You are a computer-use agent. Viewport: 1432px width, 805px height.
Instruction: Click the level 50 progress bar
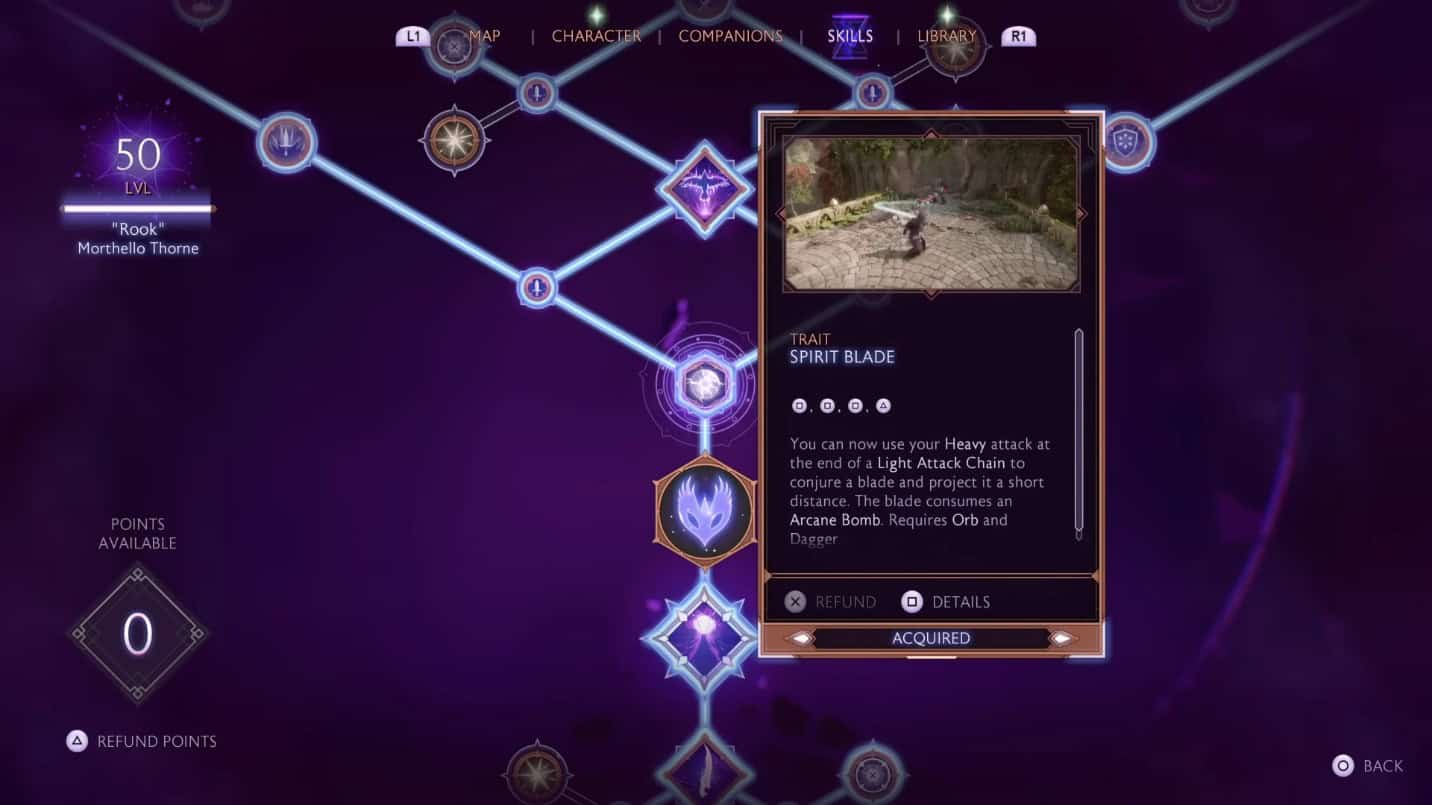(138, 208)
